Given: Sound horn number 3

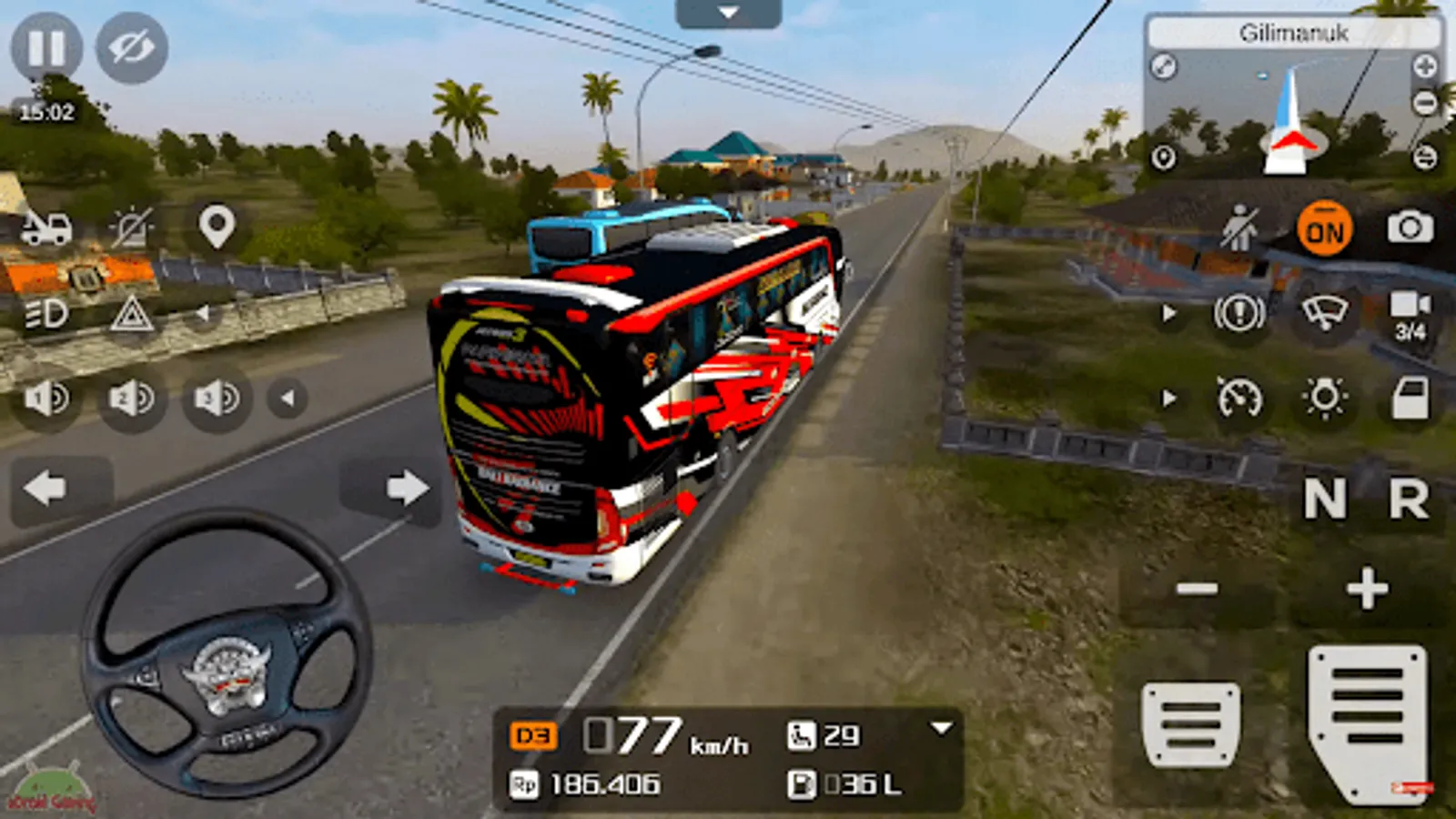Looking at the screenshot, I should point(217,398).
